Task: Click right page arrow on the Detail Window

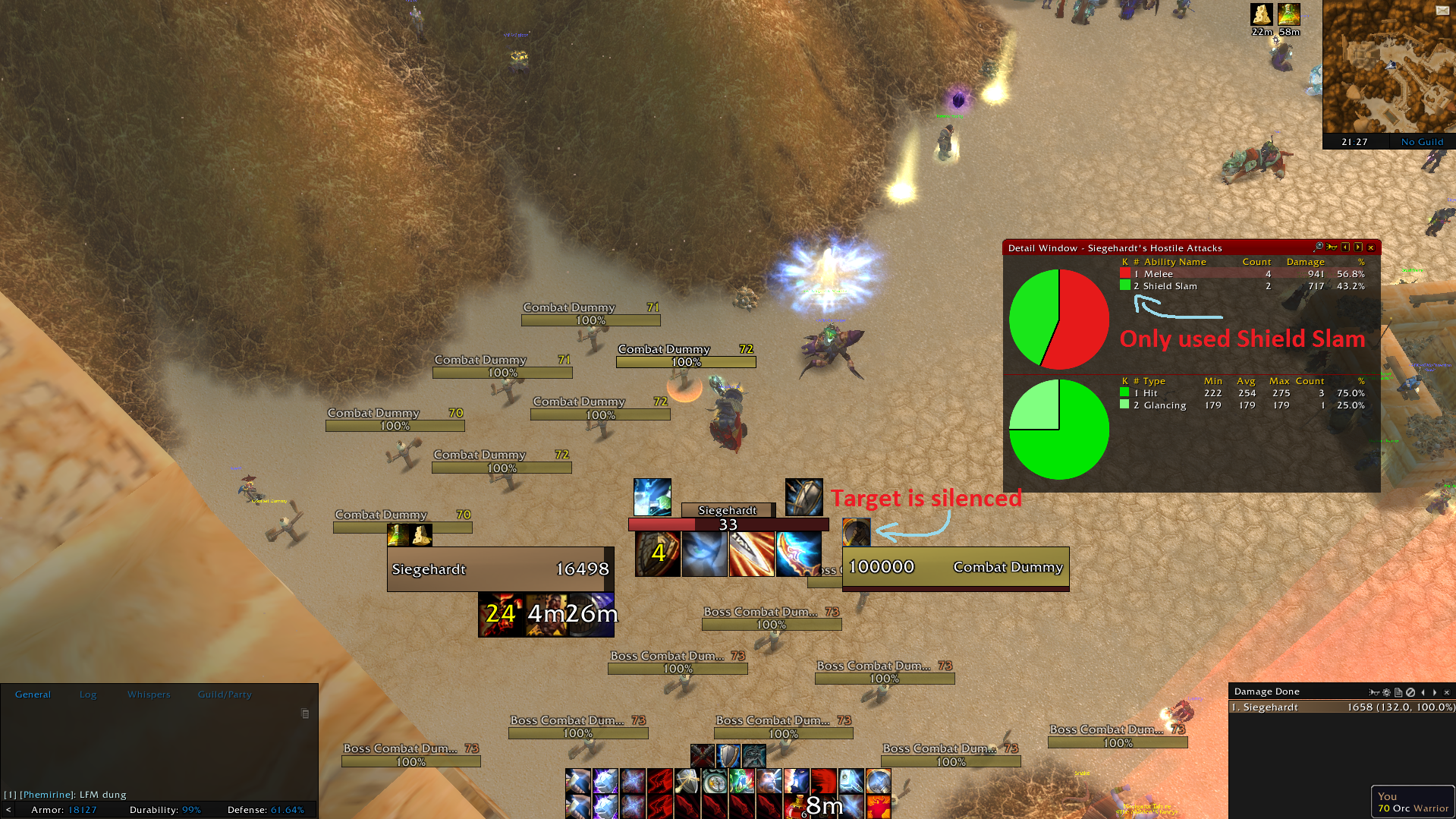Action: 1359,247
